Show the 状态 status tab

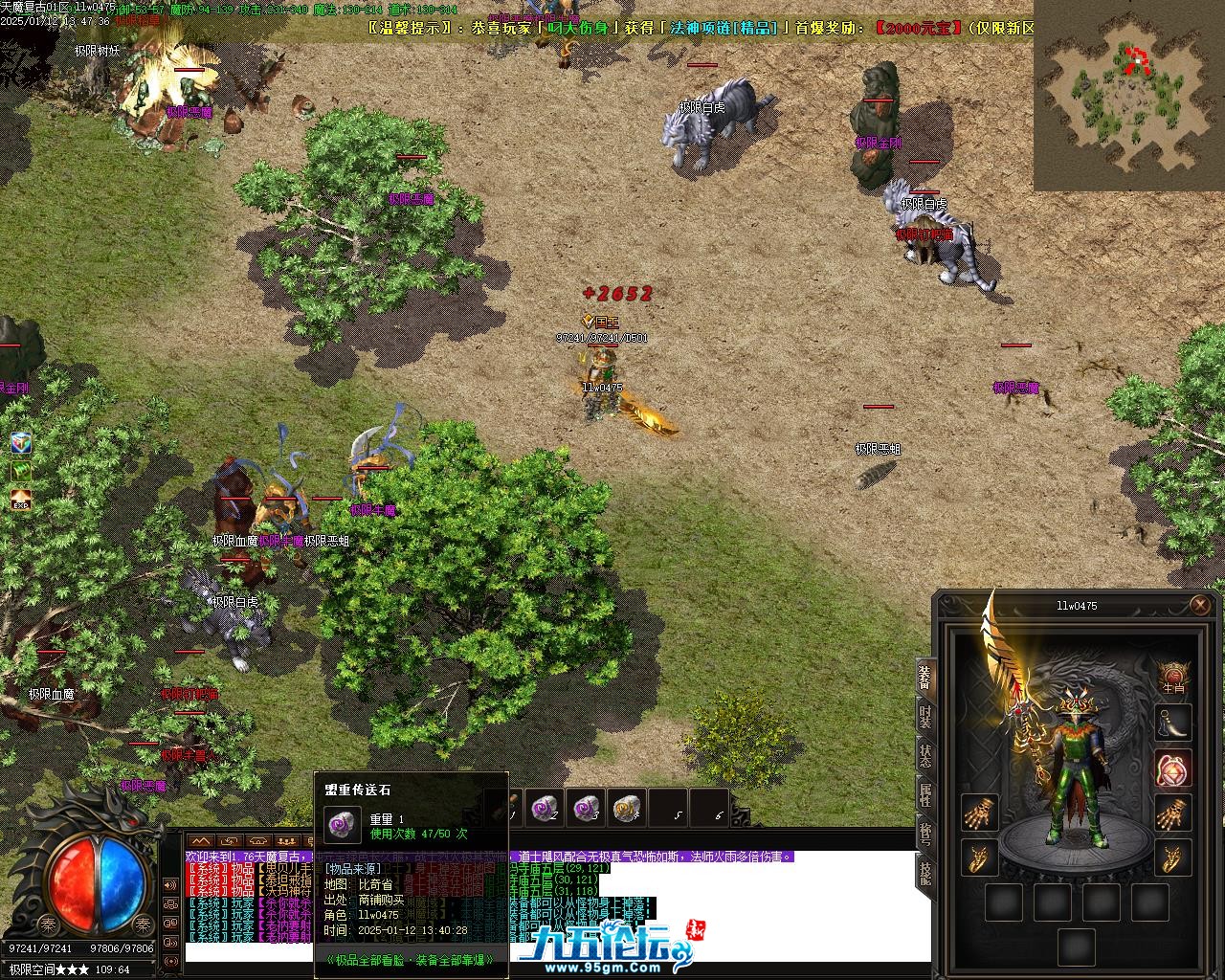coord(924,755)
